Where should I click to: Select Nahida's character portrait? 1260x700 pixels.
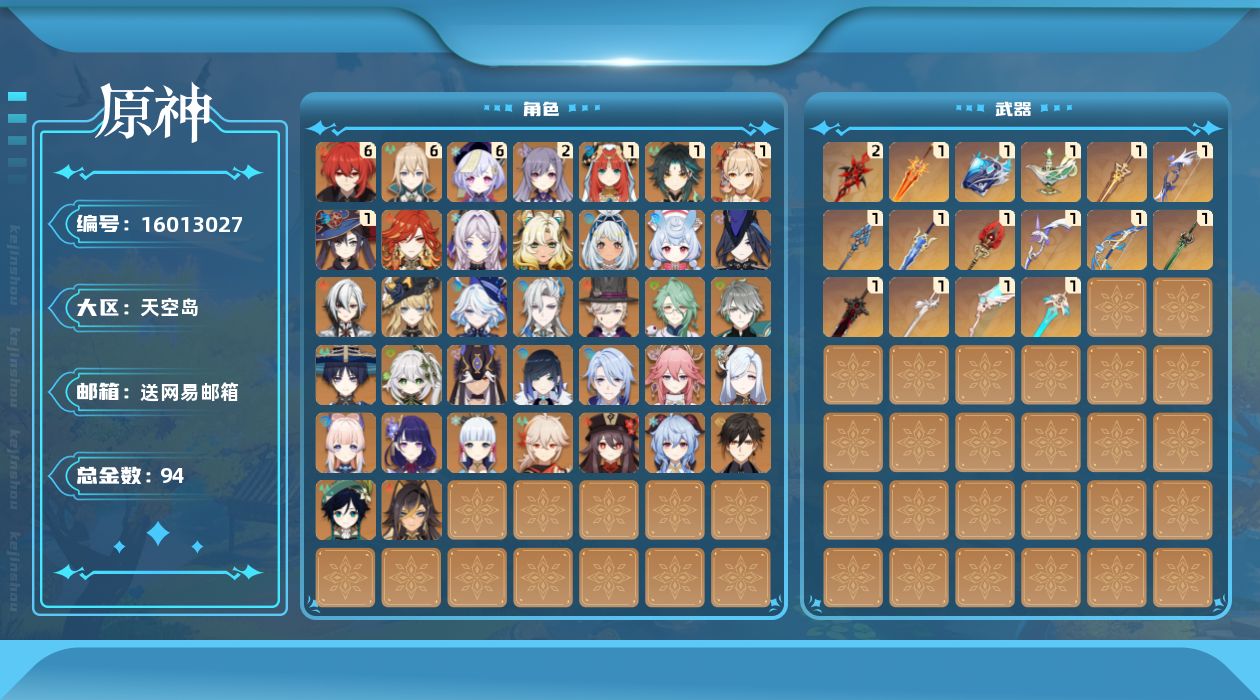pyautogui.click(x=412, y=376)
